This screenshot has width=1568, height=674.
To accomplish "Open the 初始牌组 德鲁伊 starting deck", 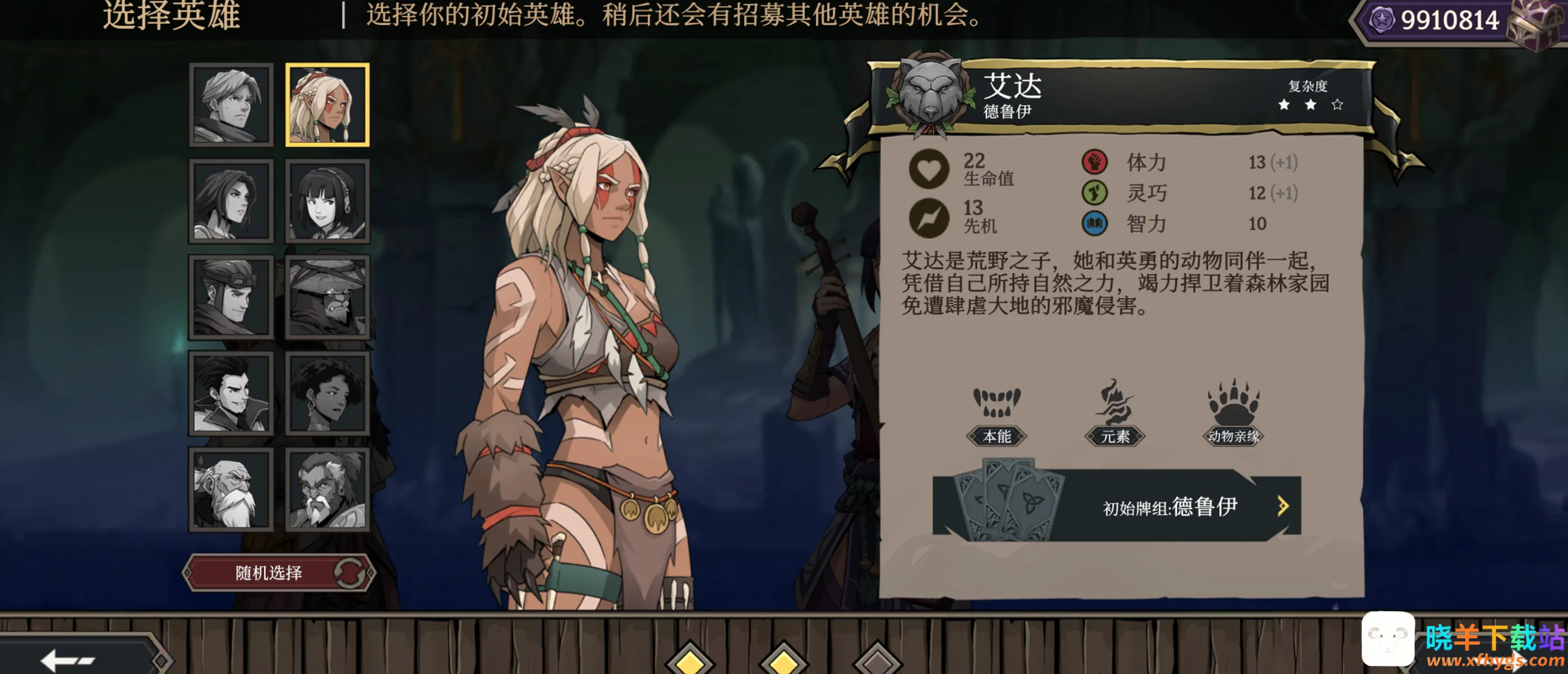I will tap(1117, 506).
